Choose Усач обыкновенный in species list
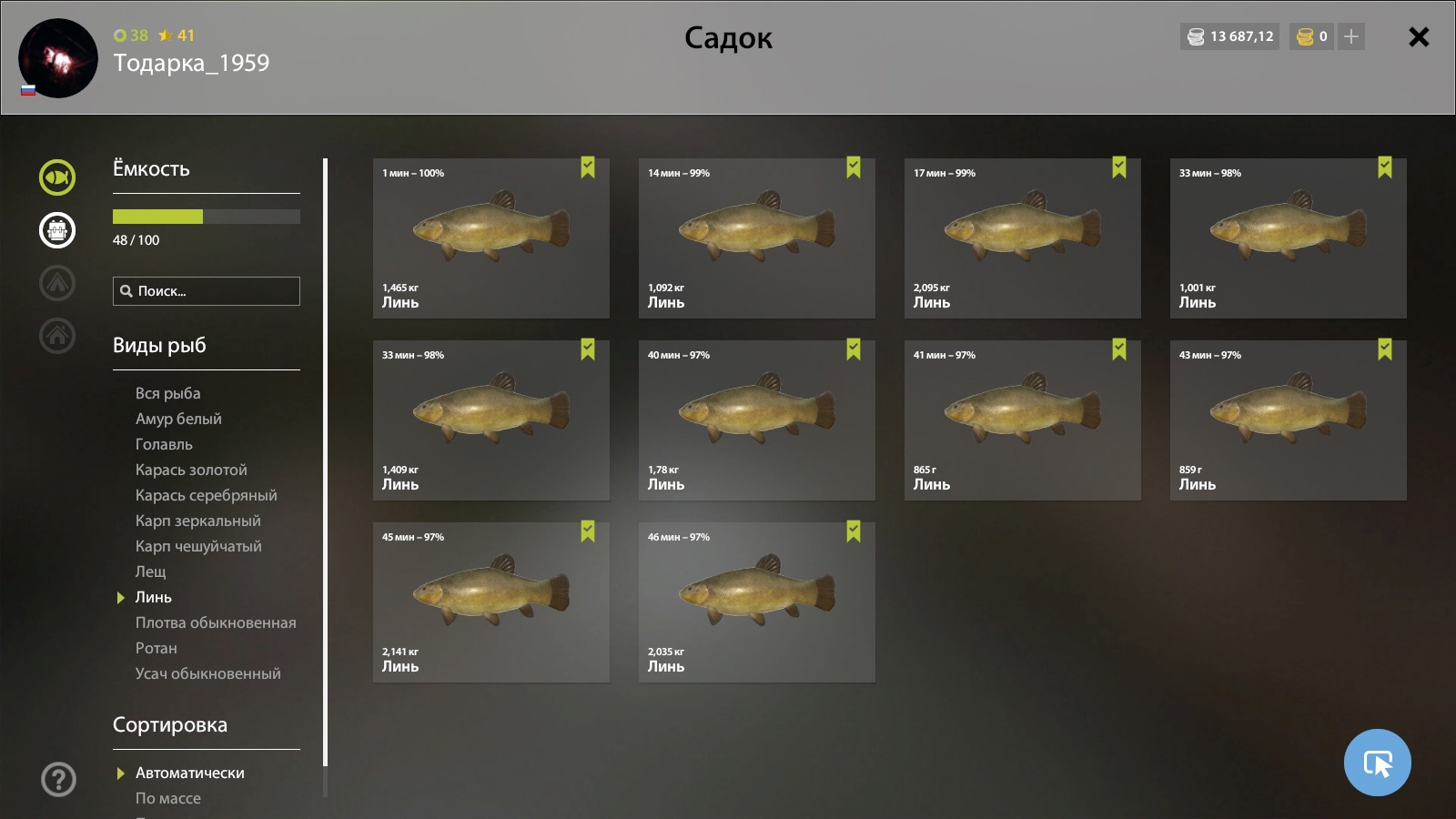Screen dimensions: 1456x819 pyautogui.click(x=207, y=673)
